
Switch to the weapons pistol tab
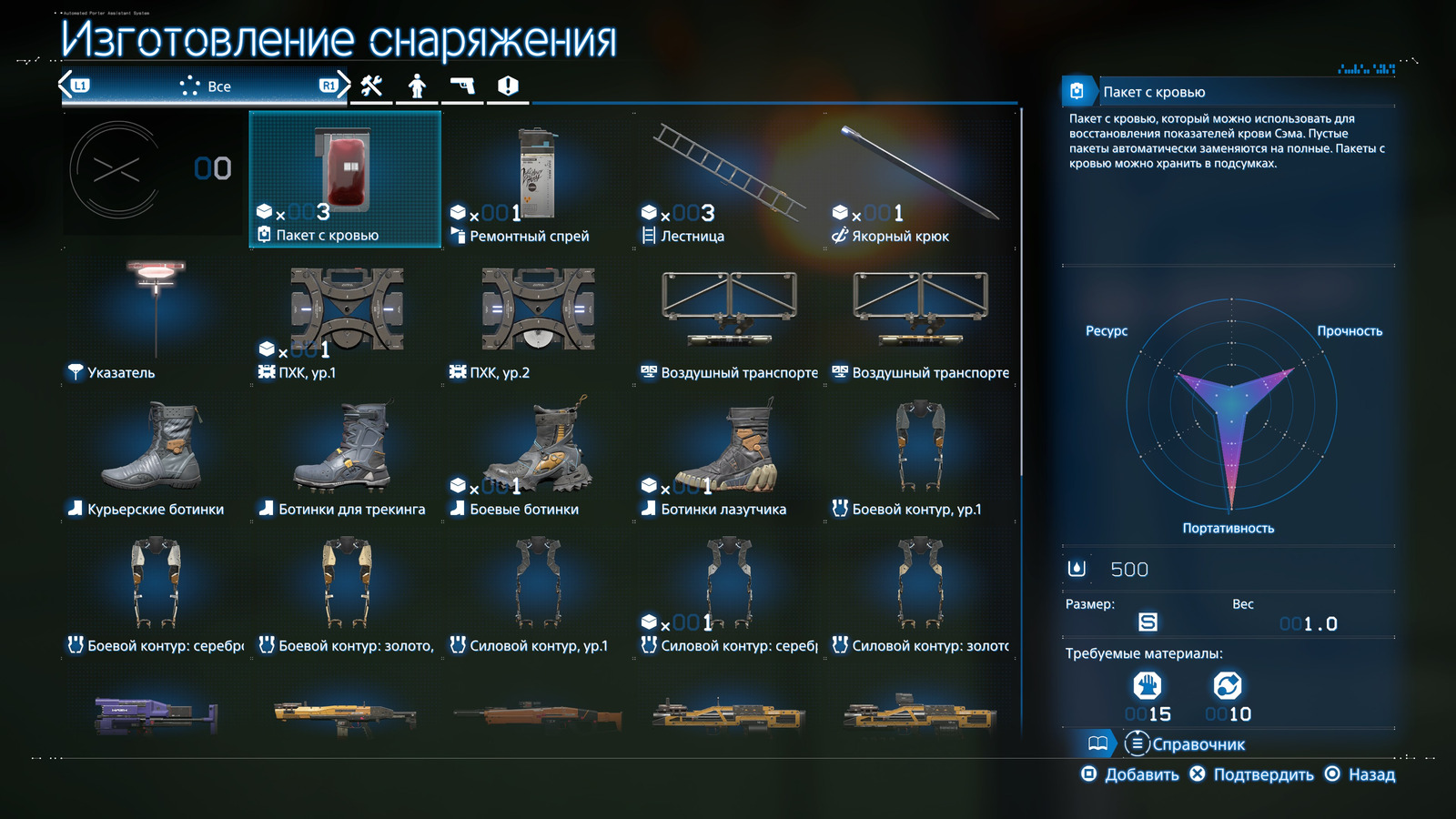tap(462, 86)
